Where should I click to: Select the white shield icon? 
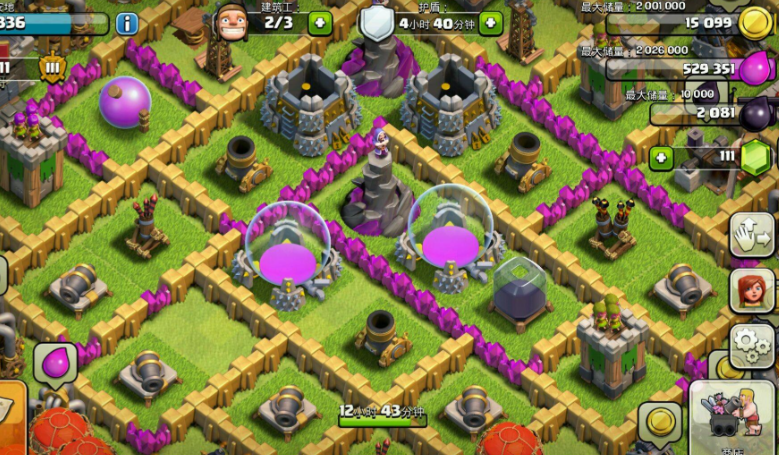377,22
